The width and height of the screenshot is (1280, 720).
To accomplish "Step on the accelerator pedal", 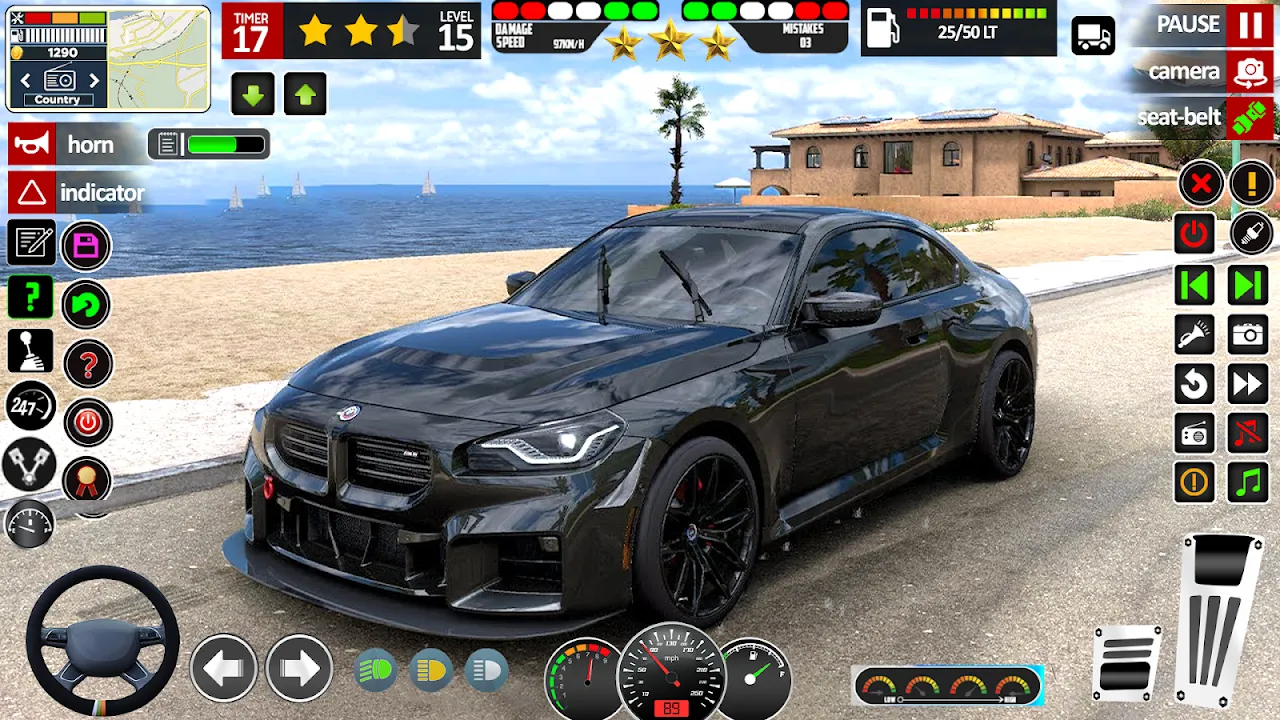I will [1219, 620].
